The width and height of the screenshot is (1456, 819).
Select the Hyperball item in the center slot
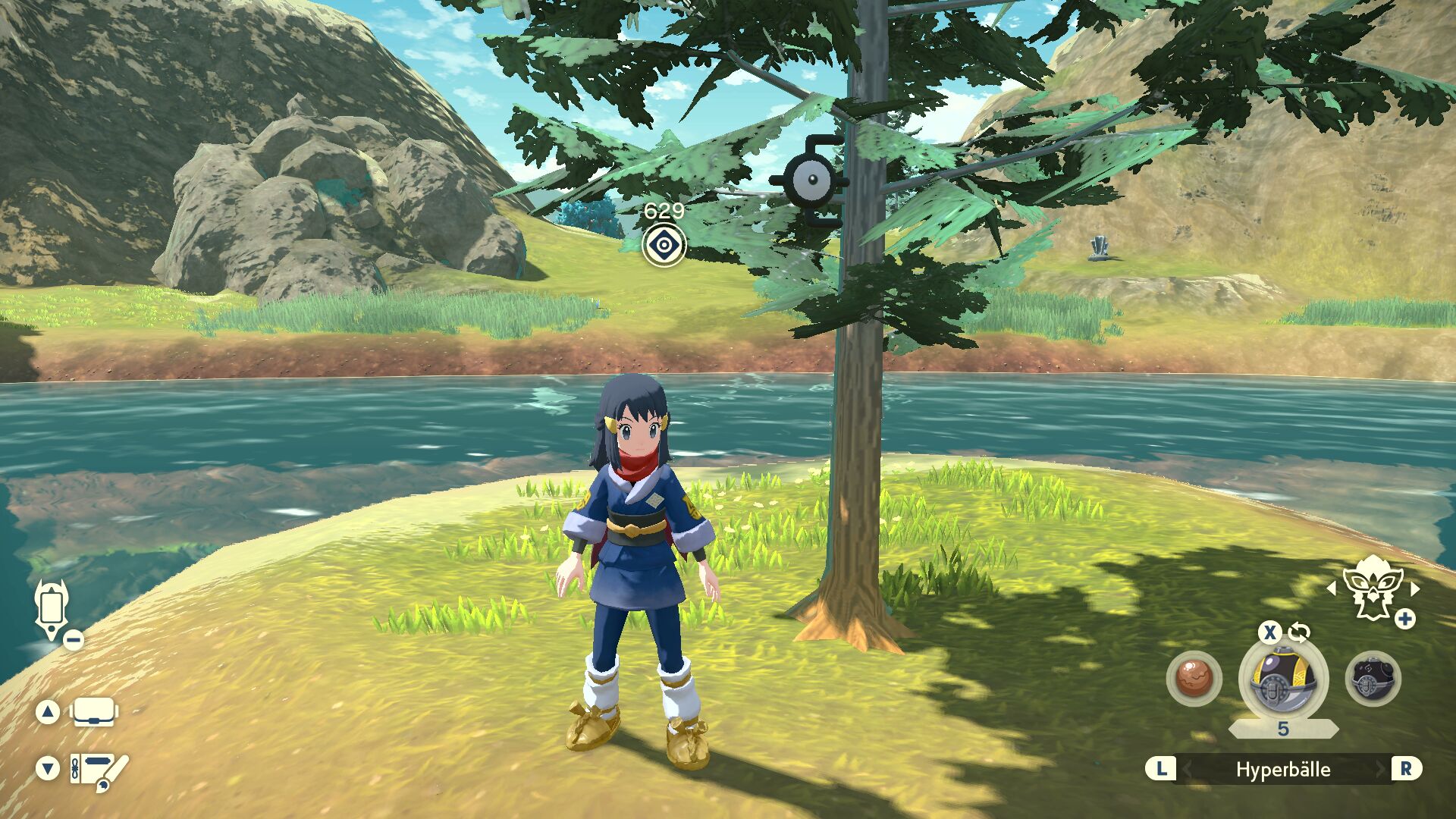[x=1282, y=679]
